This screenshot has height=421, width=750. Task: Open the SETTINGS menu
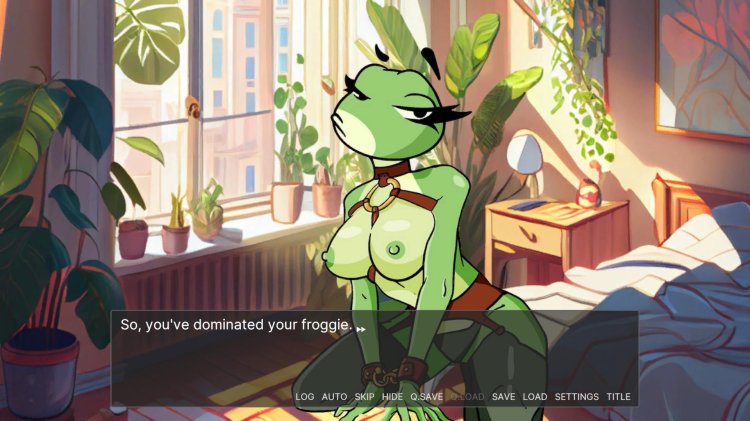tap(577, 397)
